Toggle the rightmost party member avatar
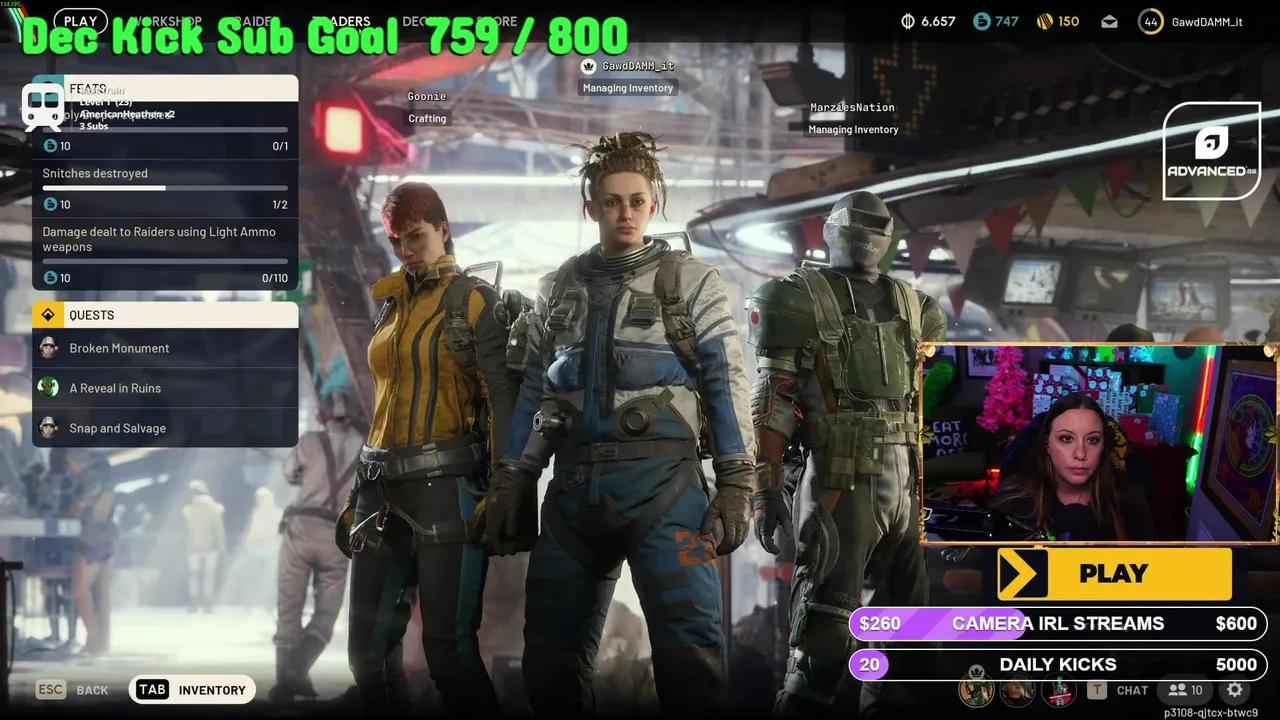This screenshot has width=1280, height=720. click(x=1058, y=690)
